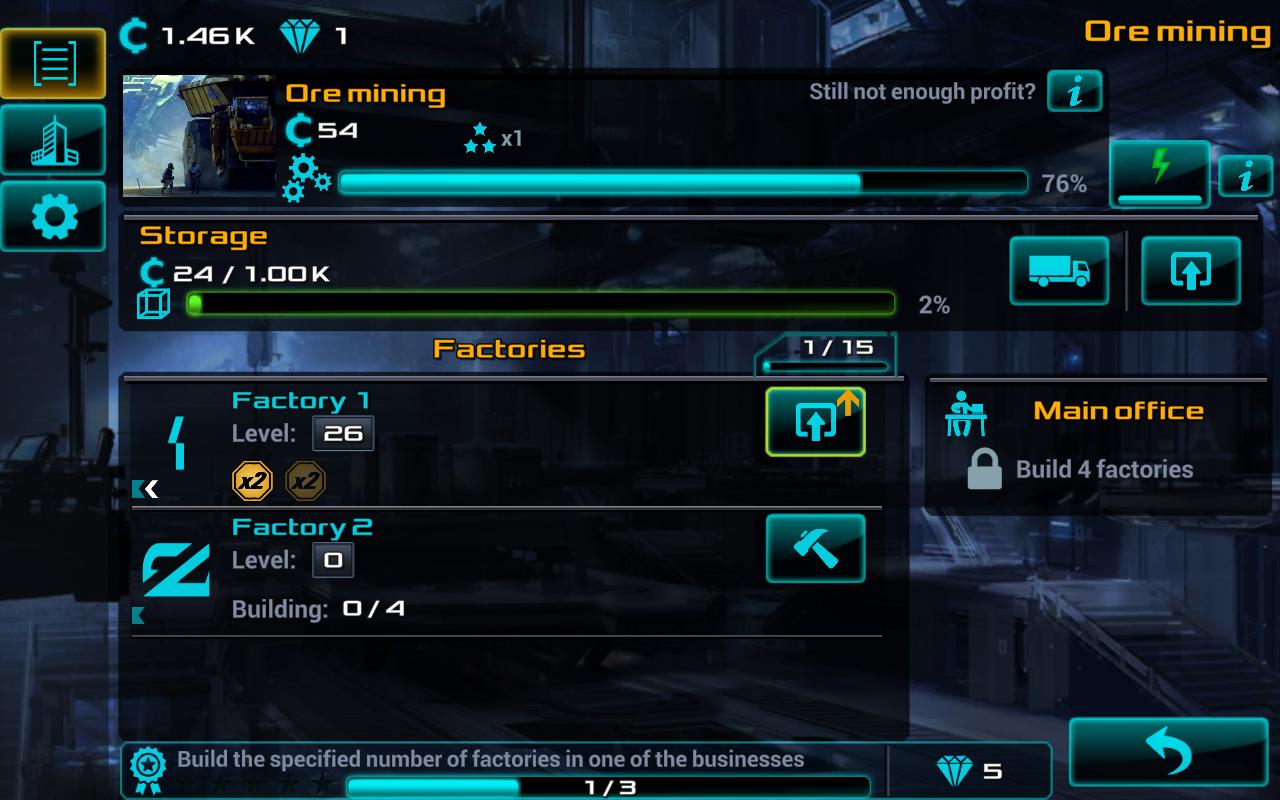Screen dimensions: 1280x800
Task: Tap the diamond currency icon
Action: (x=298, y=37)
